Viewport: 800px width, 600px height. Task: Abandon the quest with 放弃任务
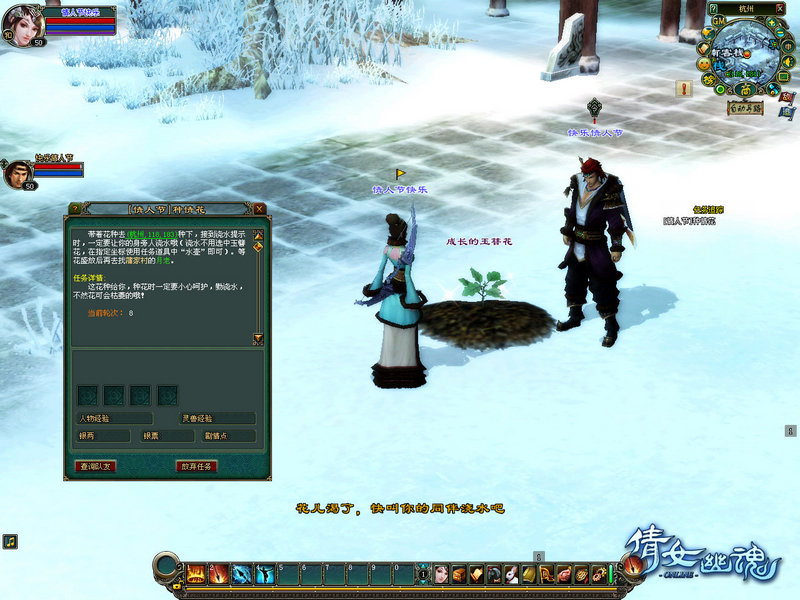click(x=197, y=466)
